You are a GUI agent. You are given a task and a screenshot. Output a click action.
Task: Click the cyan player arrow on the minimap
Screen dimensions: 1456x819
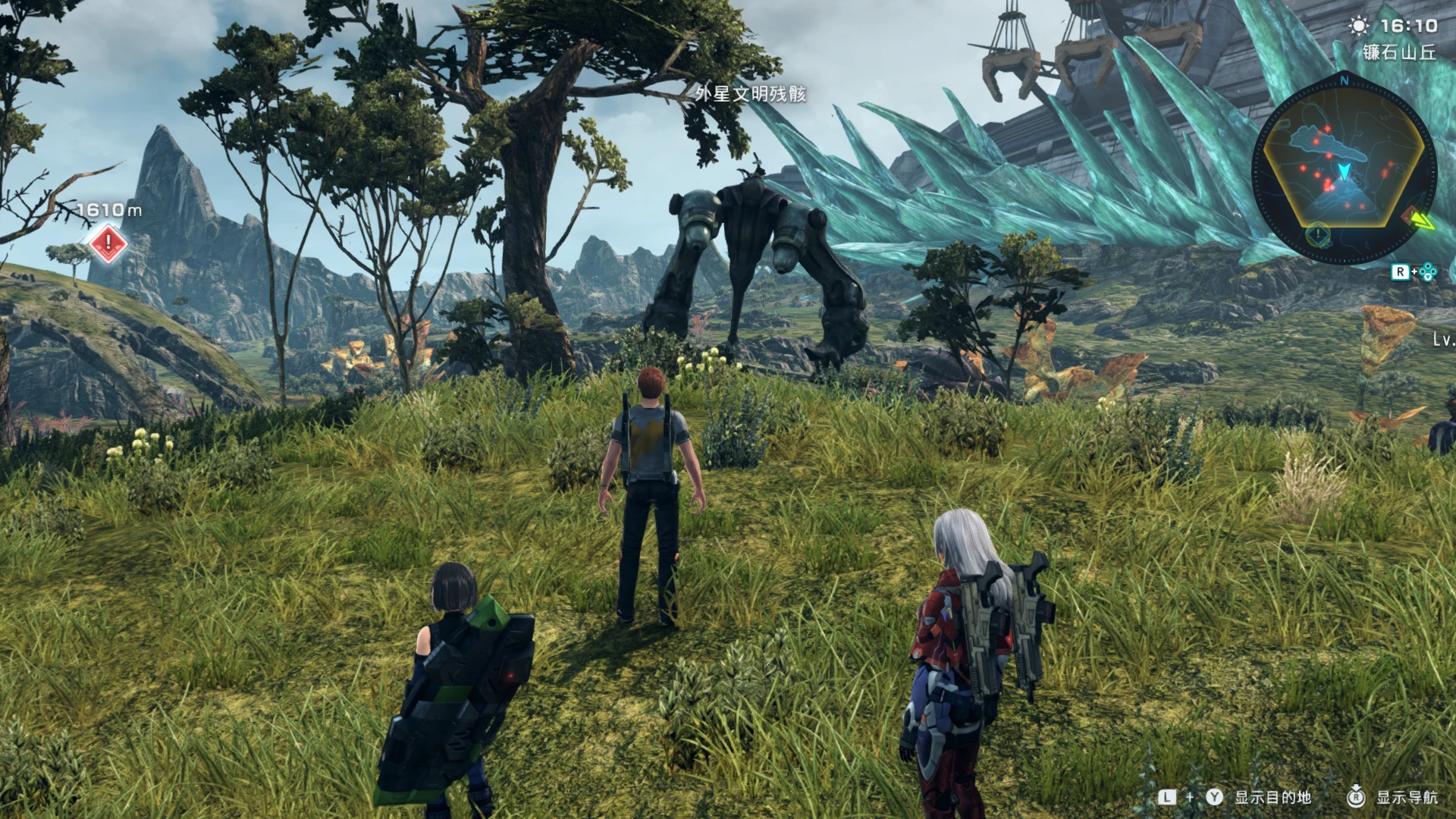click(x=1345, y=171)
